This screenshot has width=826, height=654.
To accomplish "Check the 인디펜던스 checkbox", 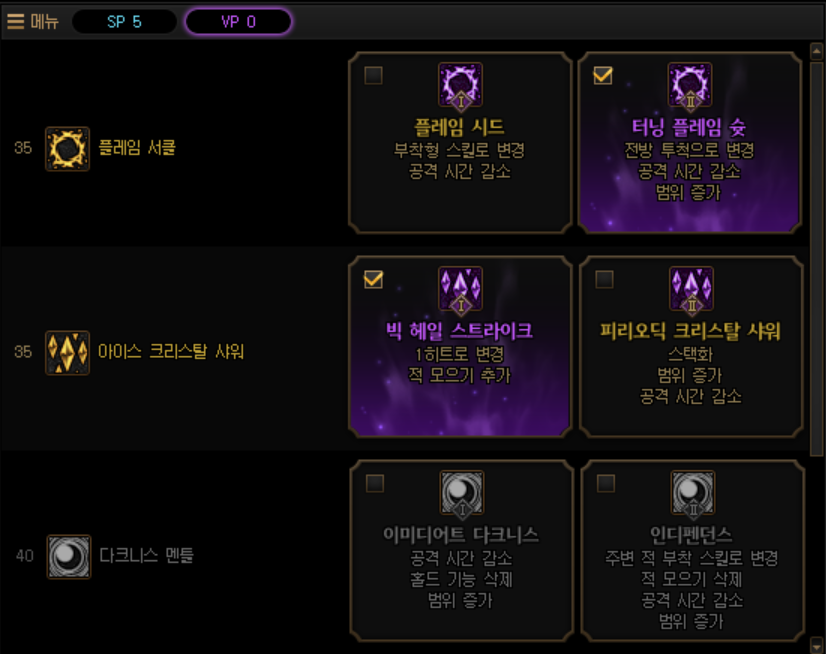I will point(604,484).
